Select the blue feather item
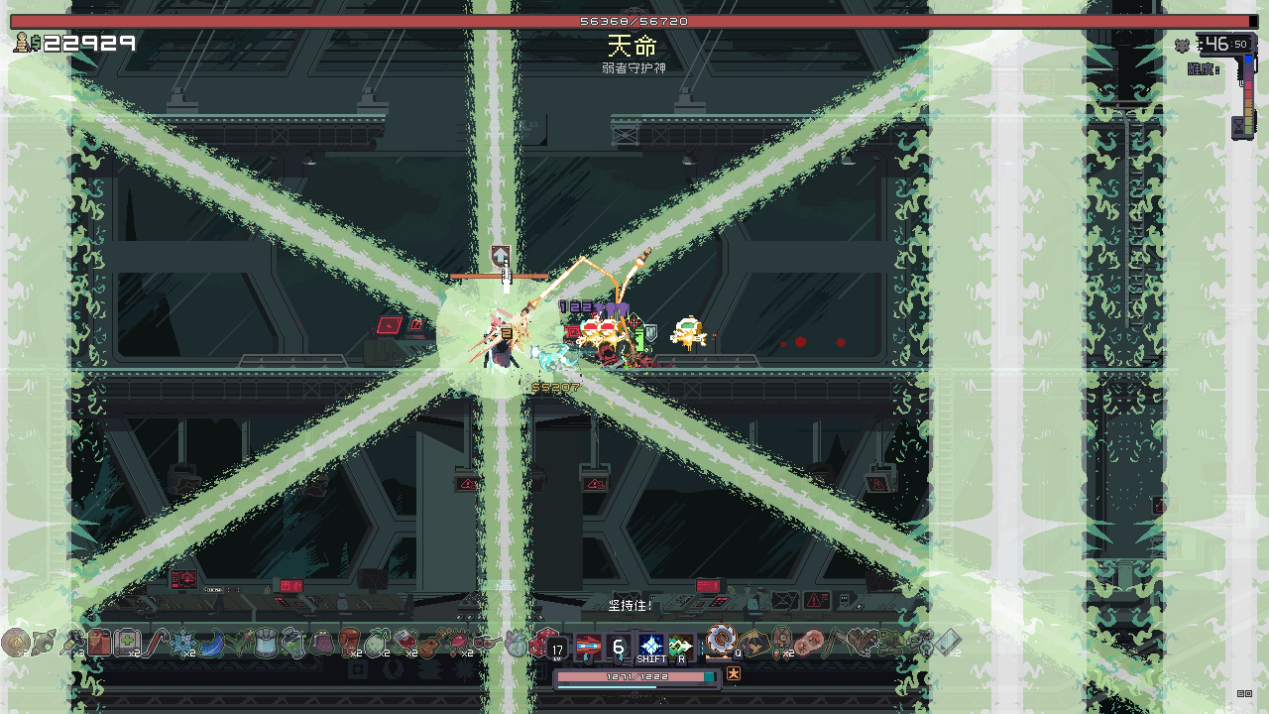This screenshot has height=714, width=1269. [211, 643]
